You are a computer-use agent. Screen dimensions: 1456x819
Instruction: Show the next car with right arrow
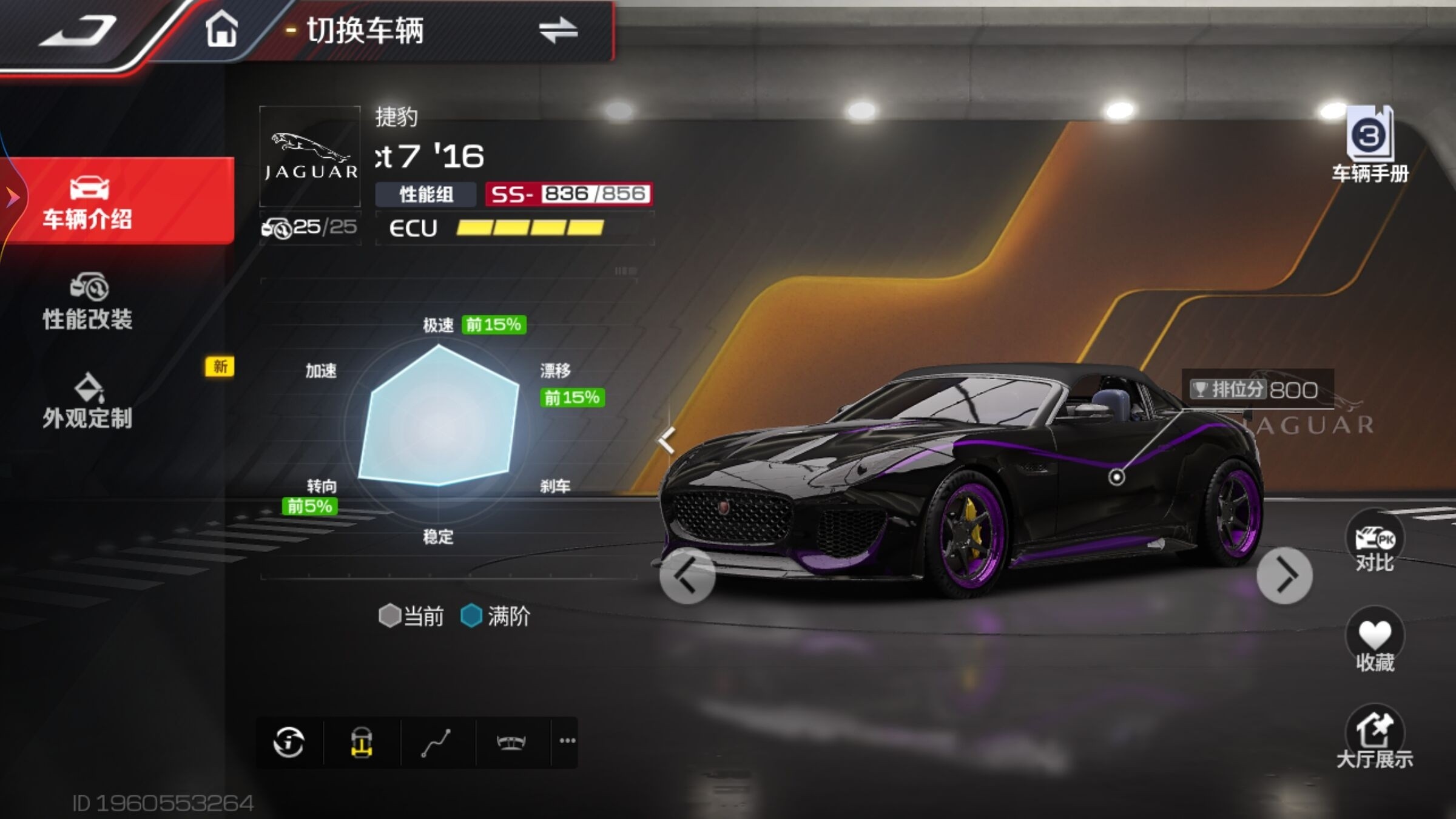tap(1284, 575)
